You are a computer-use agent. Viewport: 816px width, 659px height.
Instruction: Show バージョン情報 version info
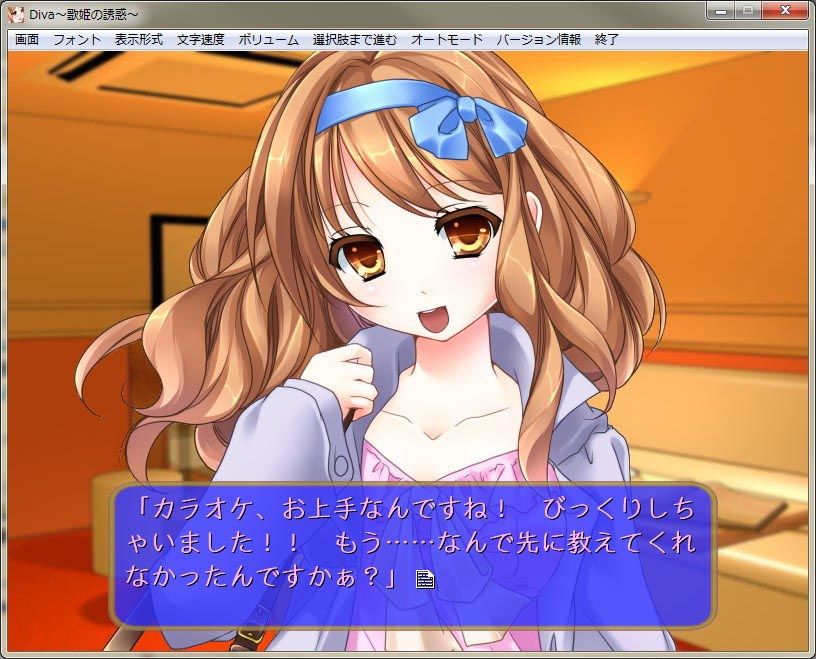coord(539,40)
